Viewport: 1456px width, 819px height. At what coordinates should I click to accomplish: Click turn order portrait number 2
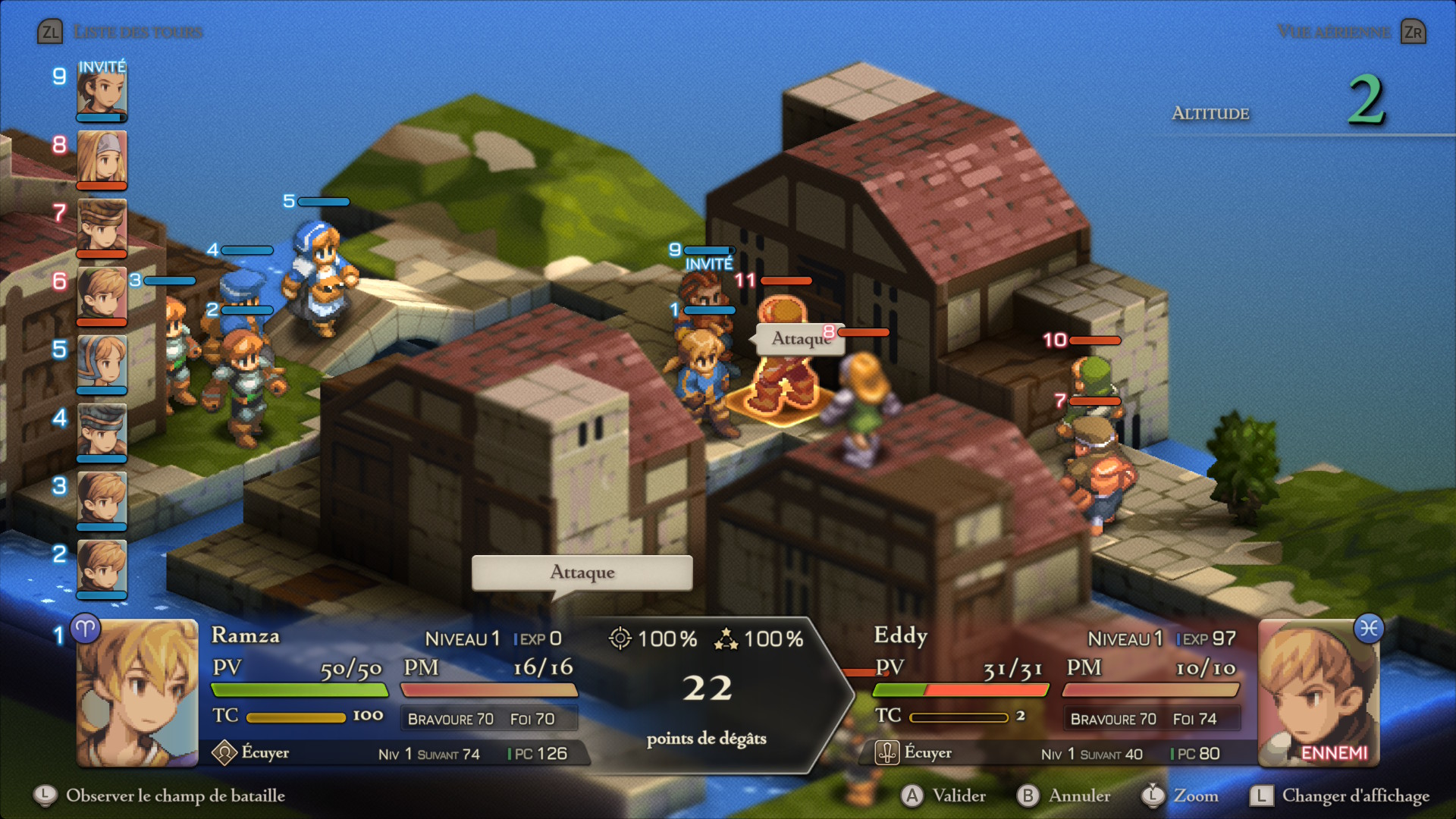102,566
